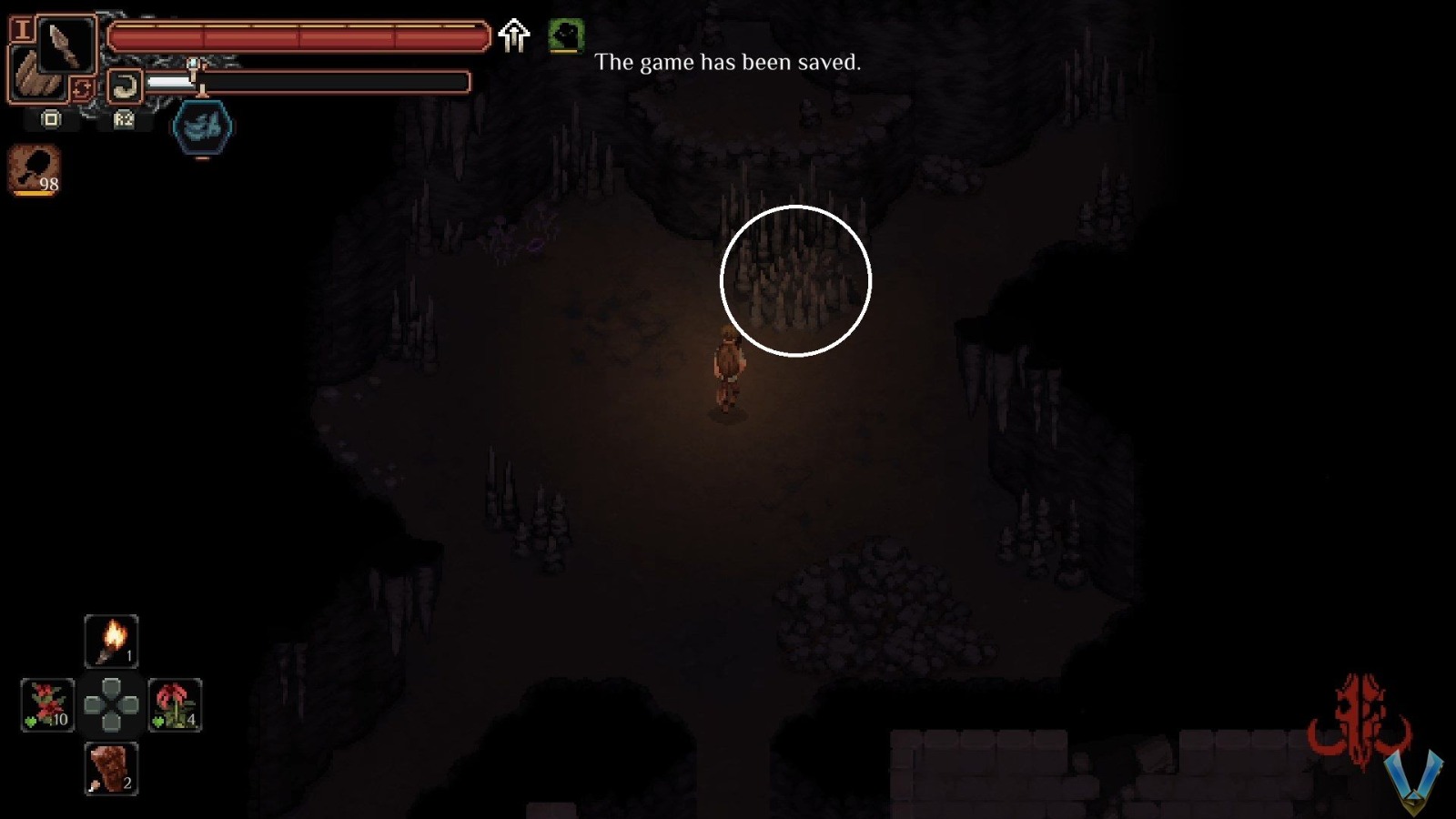Toggle the R2 button prompt indicator
This screenshot has width=1456, height=819.
click(x=123, y=118)
